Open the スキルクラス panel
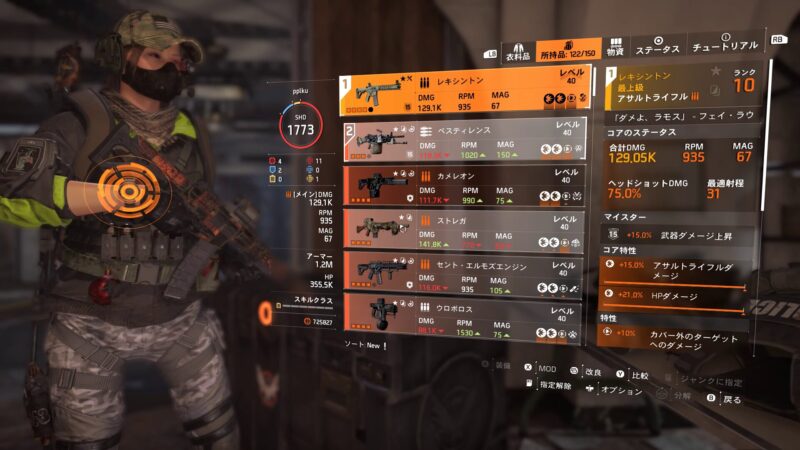The height and width of the screenshot is (450, 800). pyautogui.click(x=308, y=313)
